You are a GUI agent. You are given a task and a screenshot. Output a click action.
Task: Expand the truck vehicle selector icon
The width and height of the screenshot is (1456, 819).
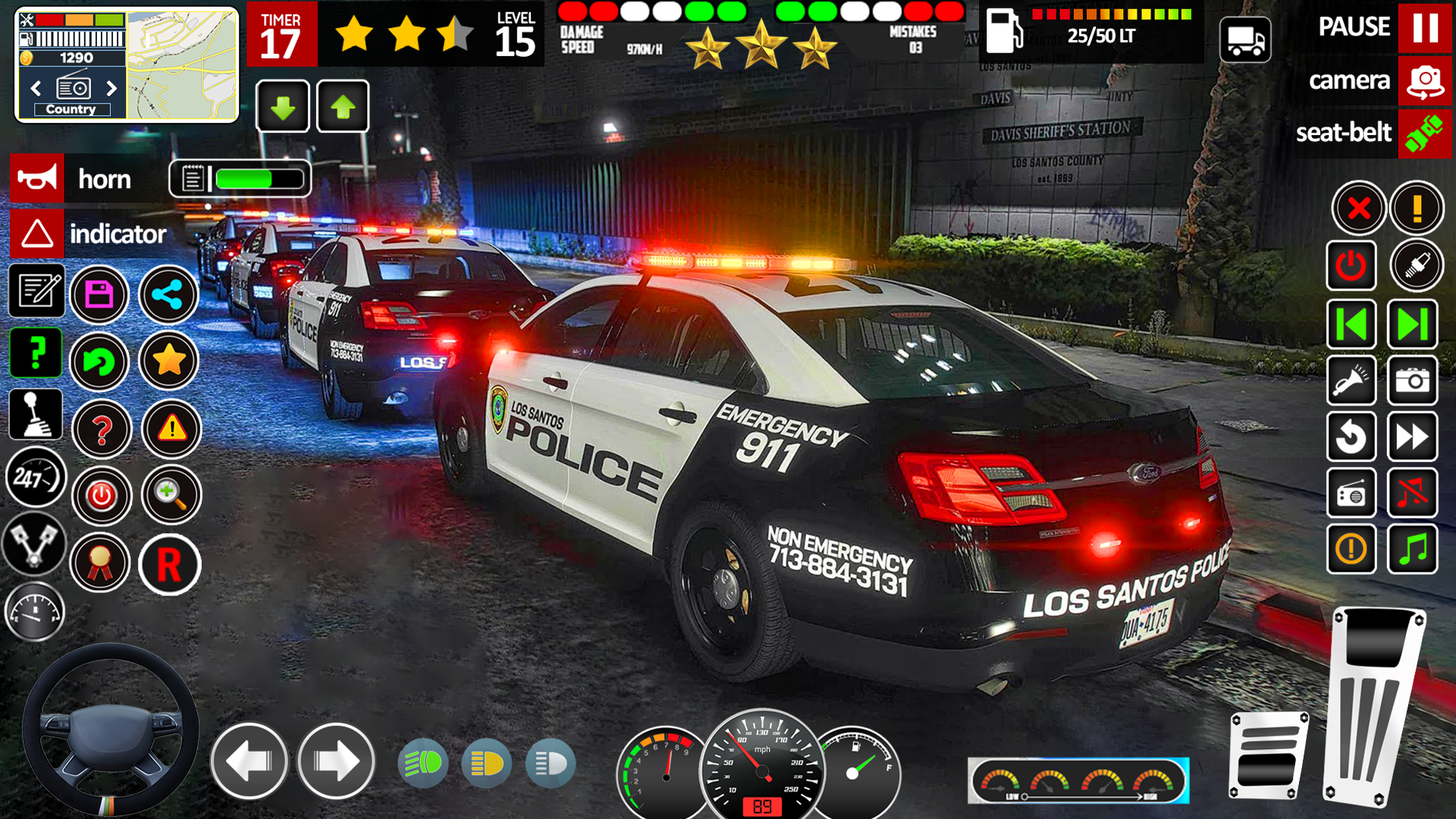(1246, 39)
